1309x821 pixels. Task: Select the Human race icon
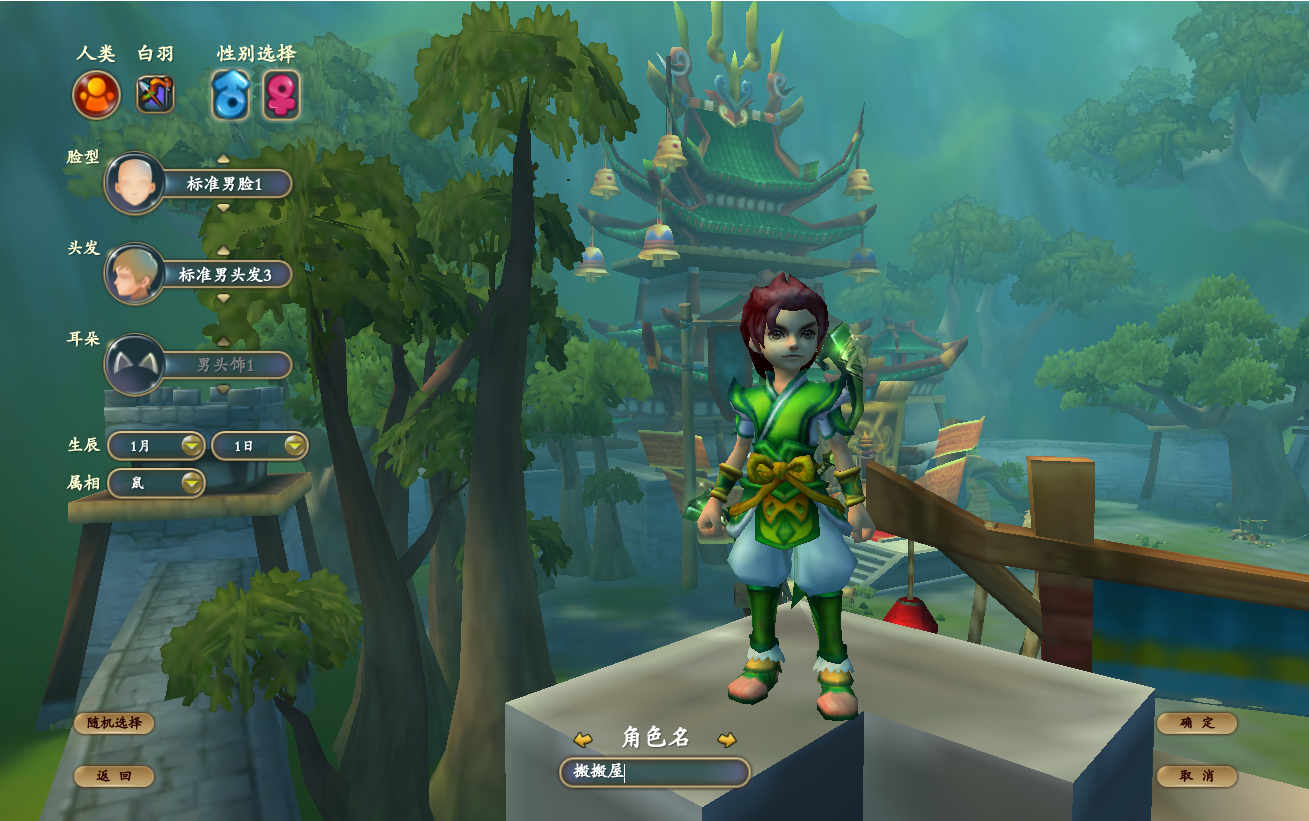(x=96, y=96)
